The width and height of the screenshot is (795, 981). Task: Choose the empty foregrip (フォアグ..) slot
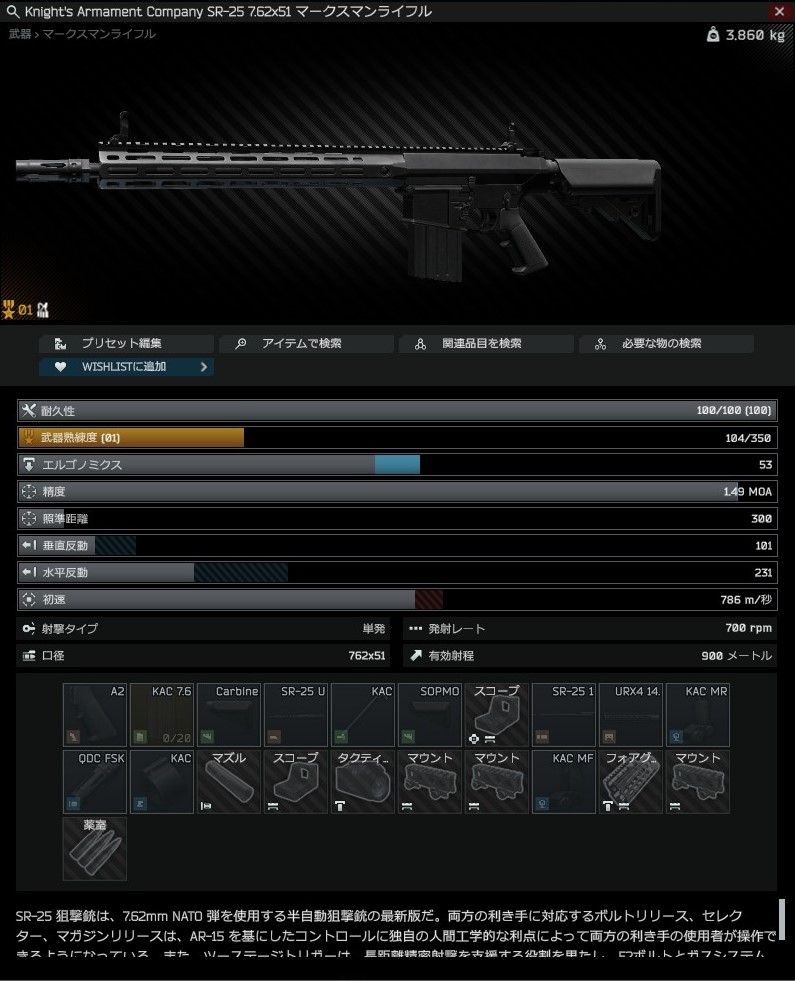[631, 782]
